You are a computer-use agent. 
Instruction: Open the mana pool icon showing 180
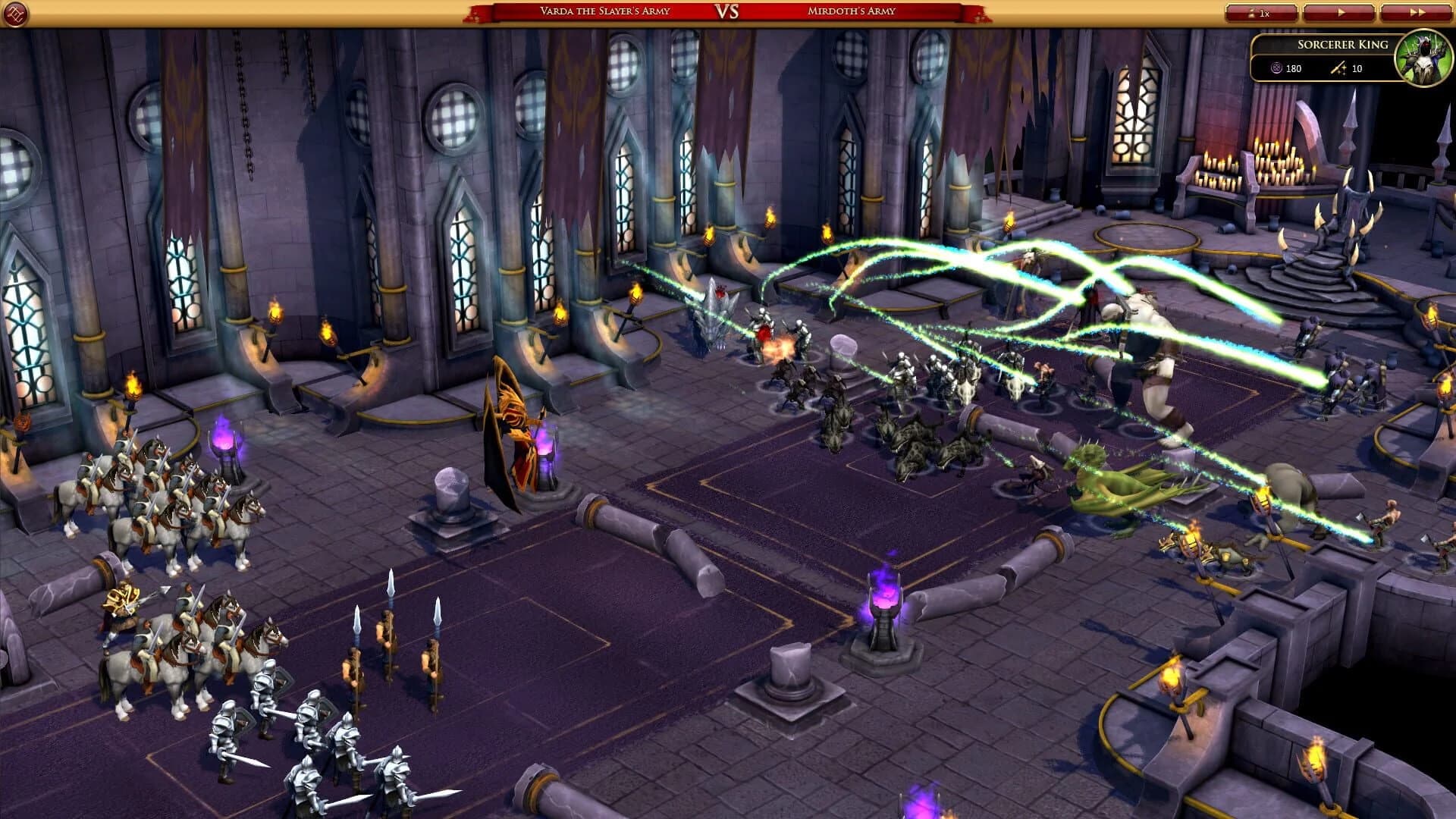[x=1276, y=69]
